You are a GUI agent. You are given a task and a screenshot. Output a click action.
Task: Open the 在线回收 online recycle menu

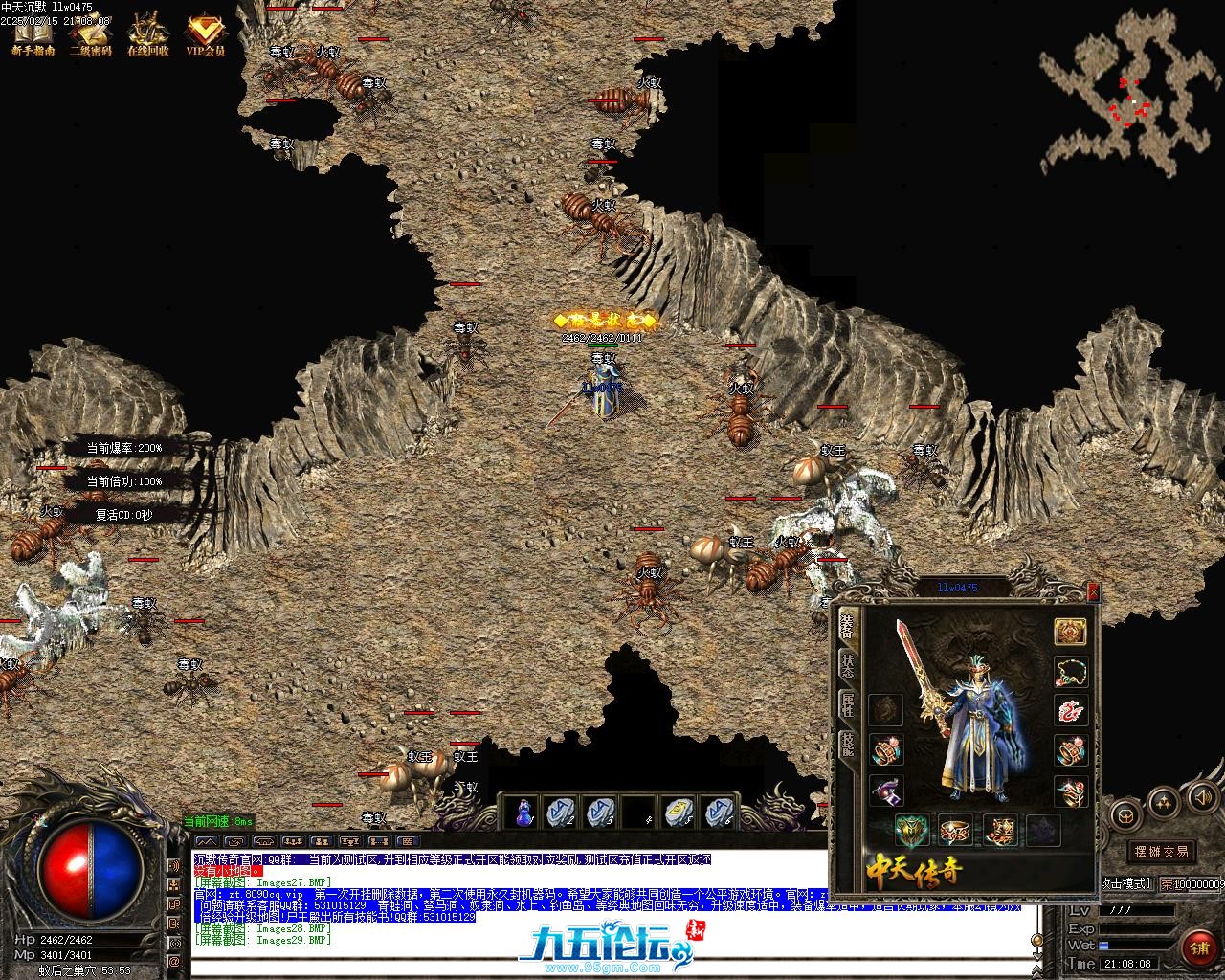[147, 34]
